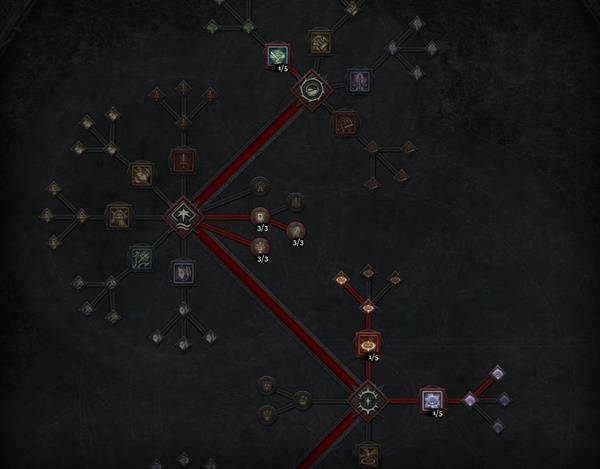Choose the purple armored-figure skill node
600x469 pixels.
click(359, 79)
